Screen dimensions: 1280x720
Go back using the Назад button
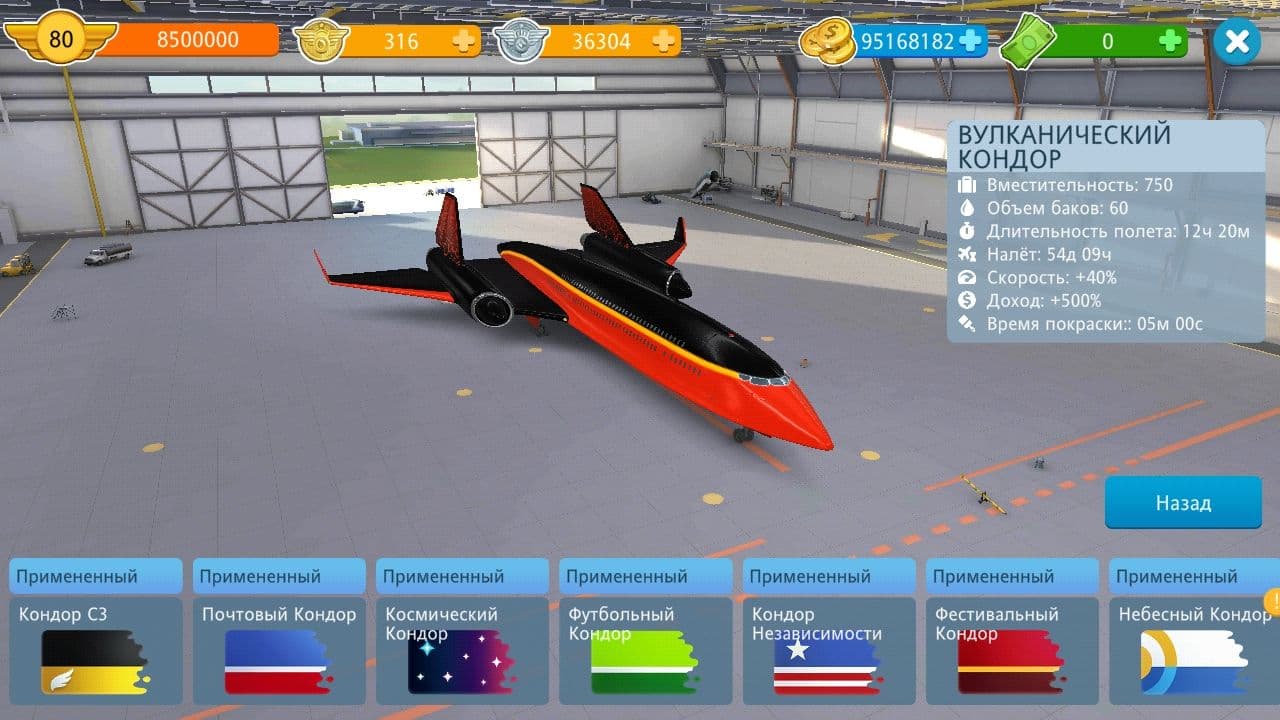pos(1183,503)
